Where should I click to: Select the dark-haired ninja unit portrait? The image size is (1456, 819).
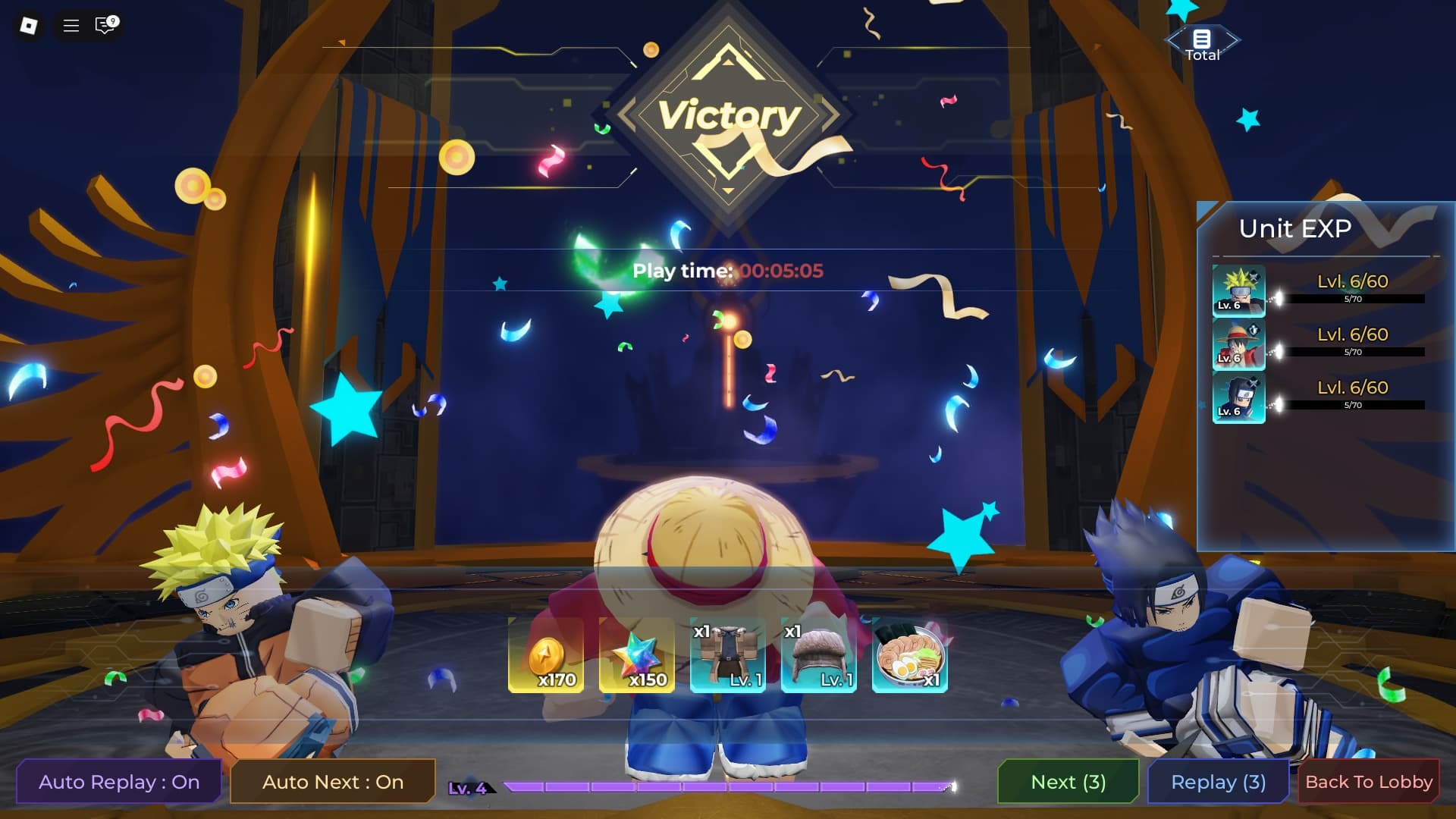pos(1238,397)
